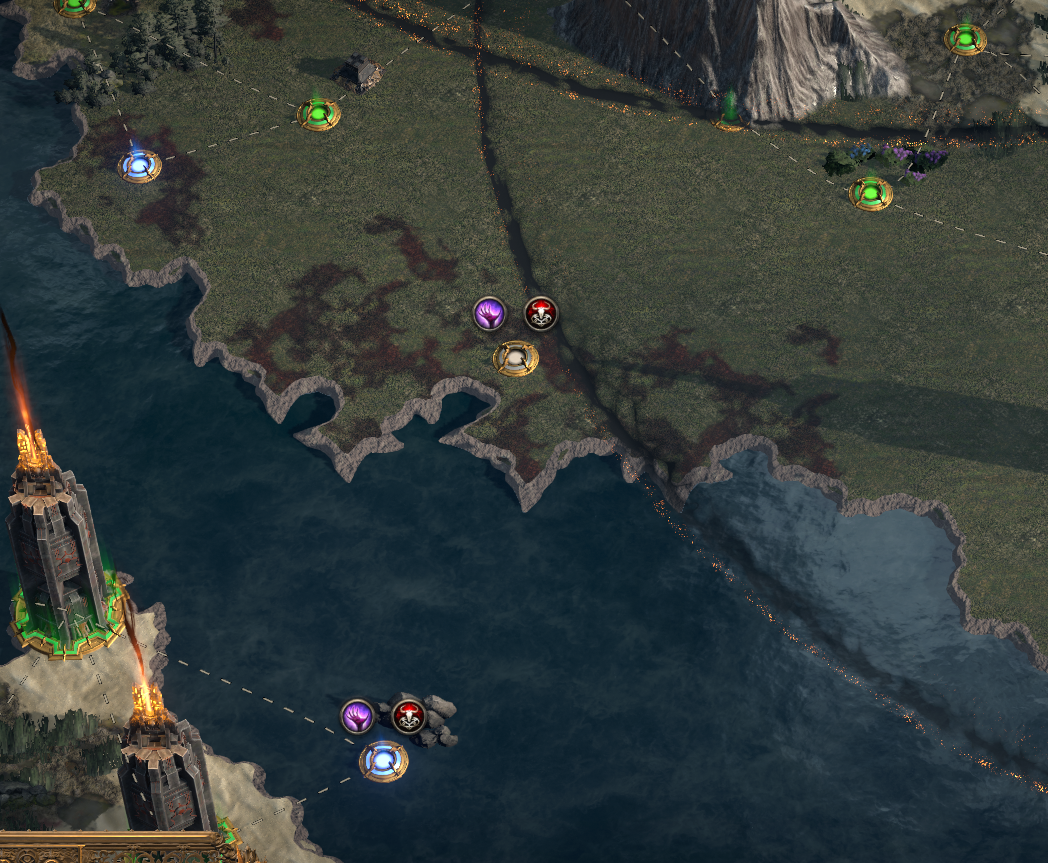Select the green map node on the rocky highland
The width and height of the screenshot is (1048, 863).
click(965, 39)
